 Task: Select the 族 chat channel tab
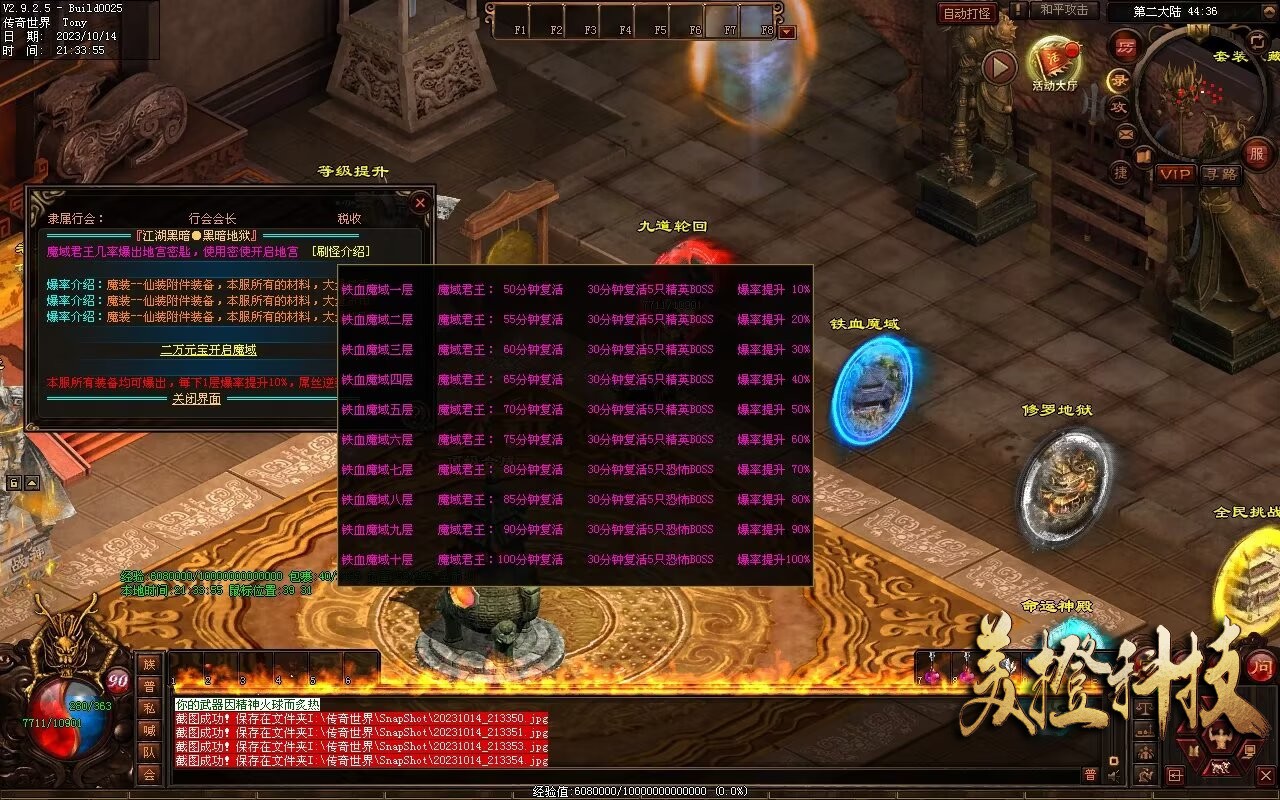click(x=149, y=664)
